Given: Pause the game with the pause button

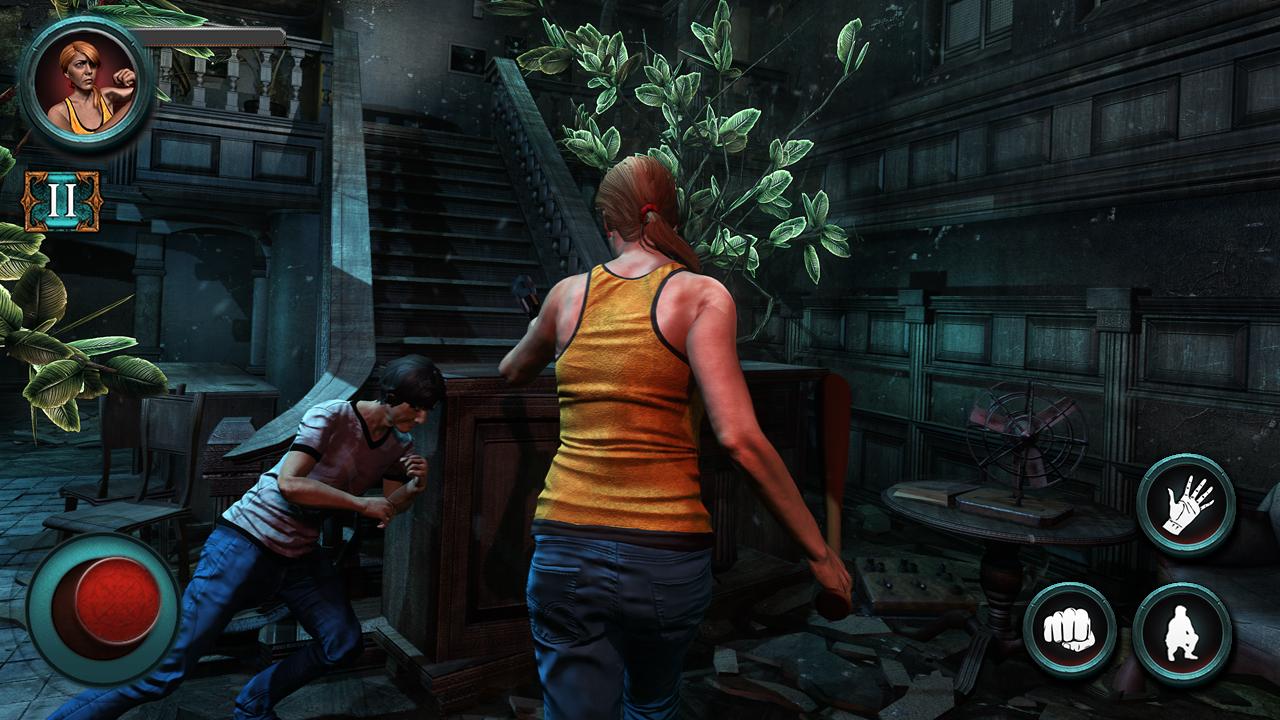Looking at the screenshot, I should 62,201.
